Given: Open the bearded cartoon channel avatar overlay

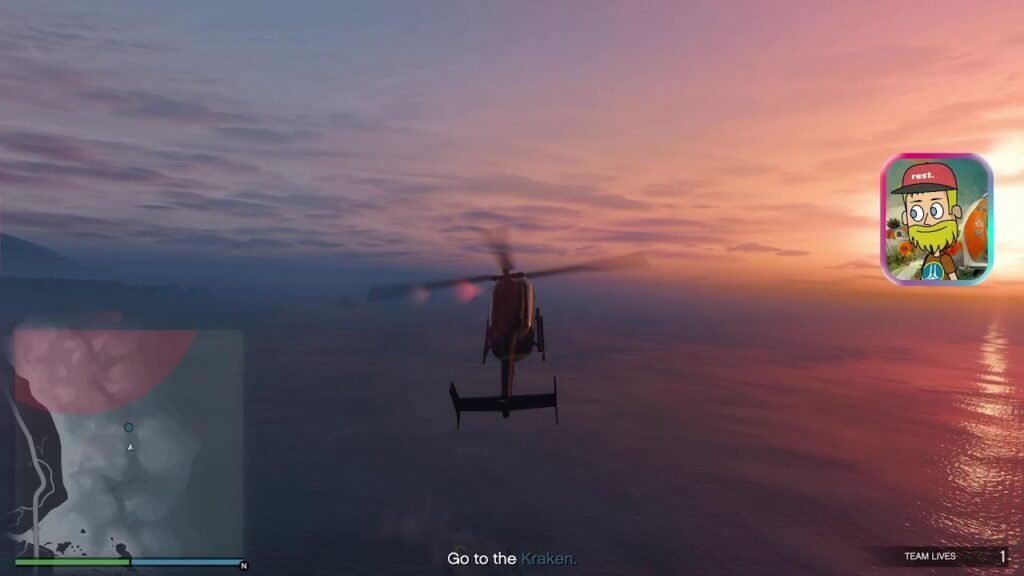Looking at the screenshot, I should 936,219.
